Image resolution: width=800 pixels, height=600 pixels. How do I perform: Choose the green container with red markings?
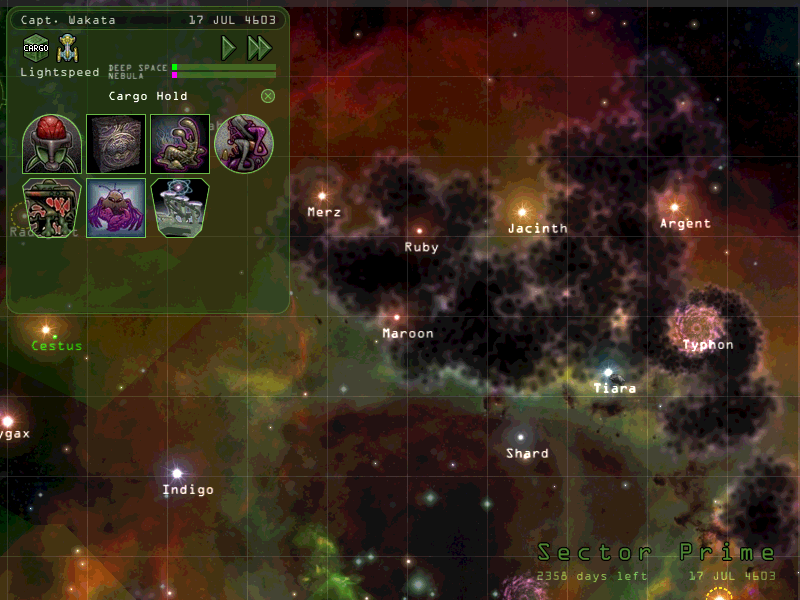pos(52,208)
